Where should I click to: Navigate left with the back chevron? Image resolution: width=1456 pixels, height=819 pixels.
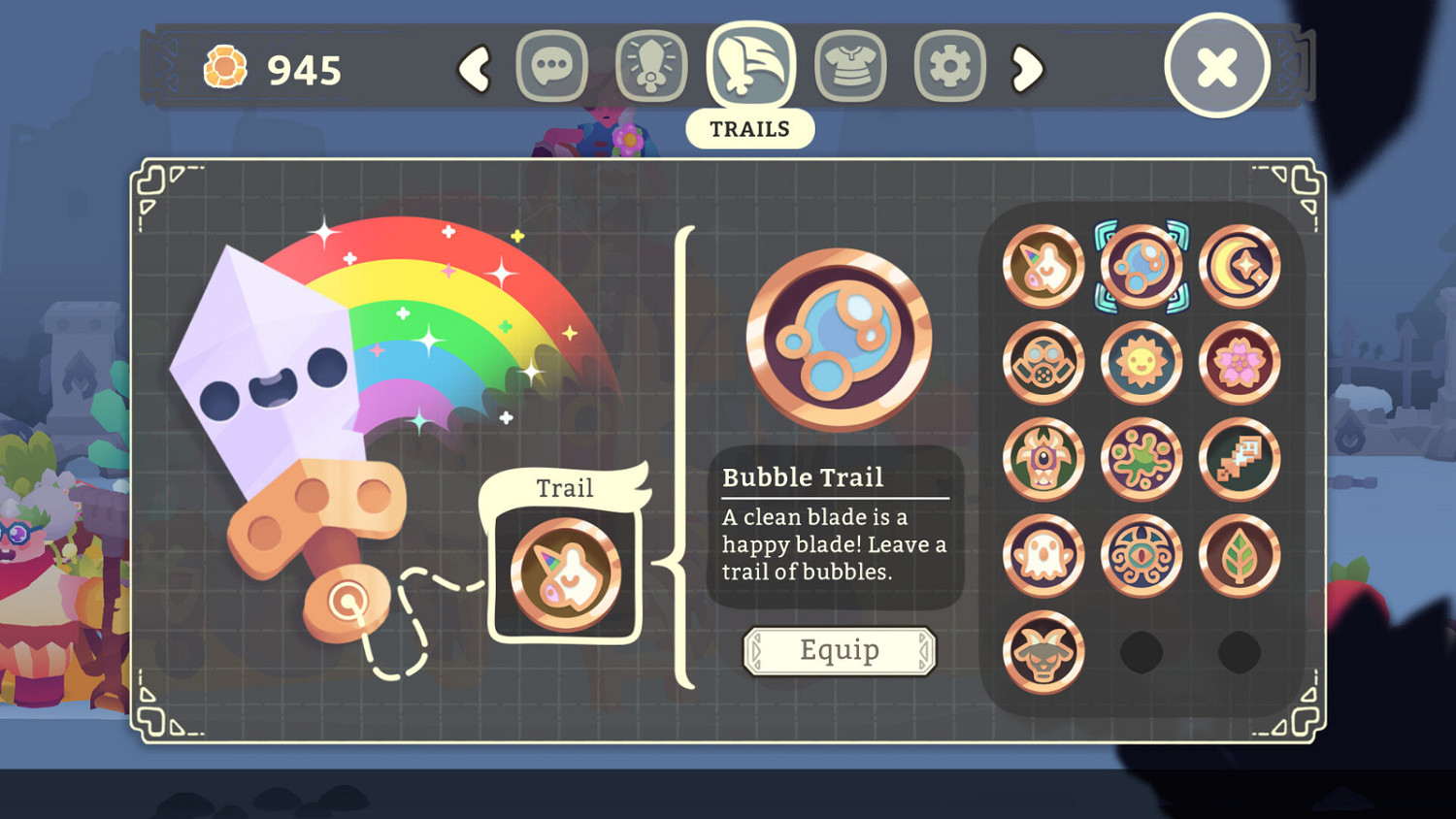tap(475, 68)
